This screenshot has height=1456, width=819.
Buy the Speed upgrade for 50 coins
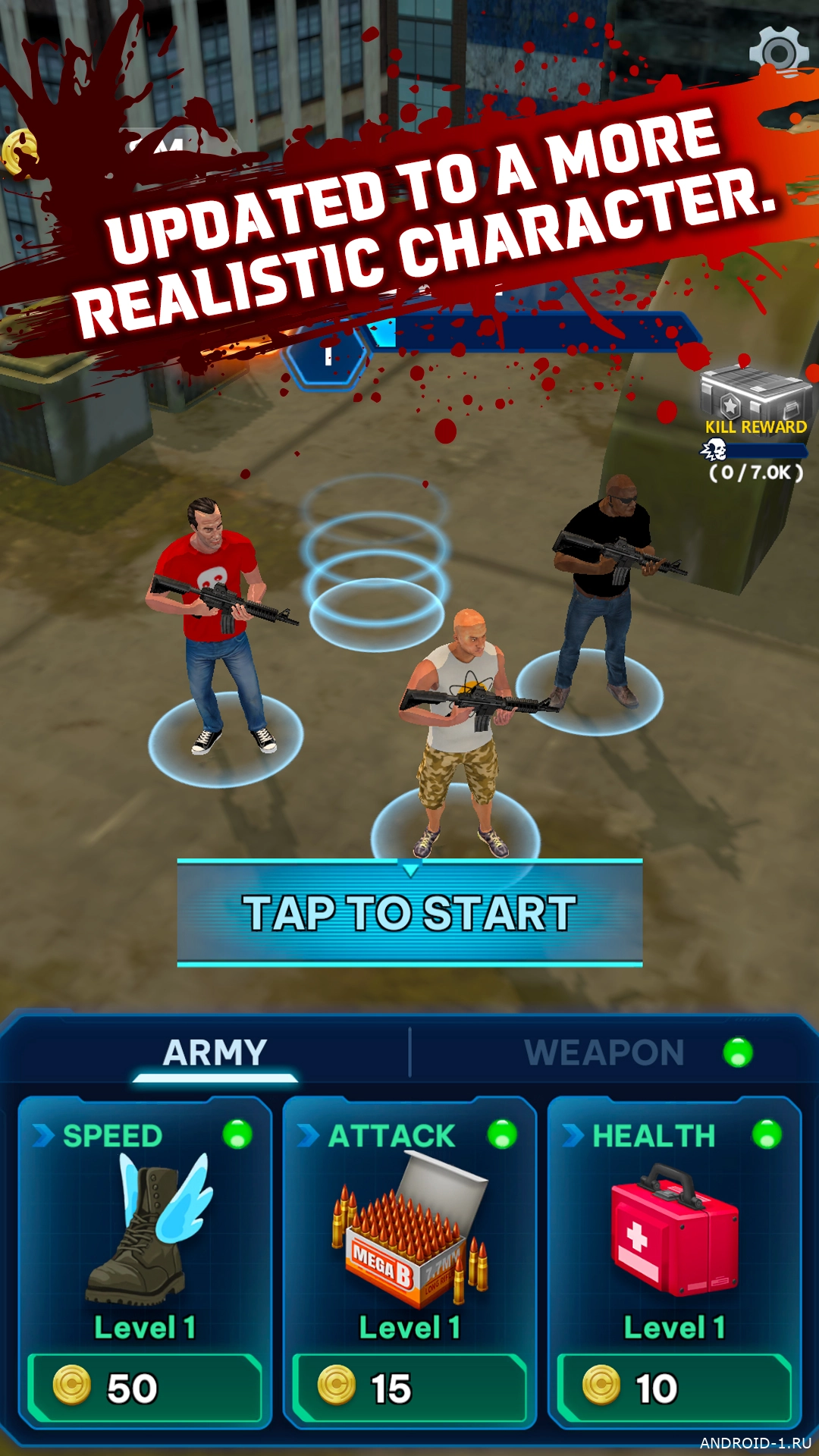145,1388
